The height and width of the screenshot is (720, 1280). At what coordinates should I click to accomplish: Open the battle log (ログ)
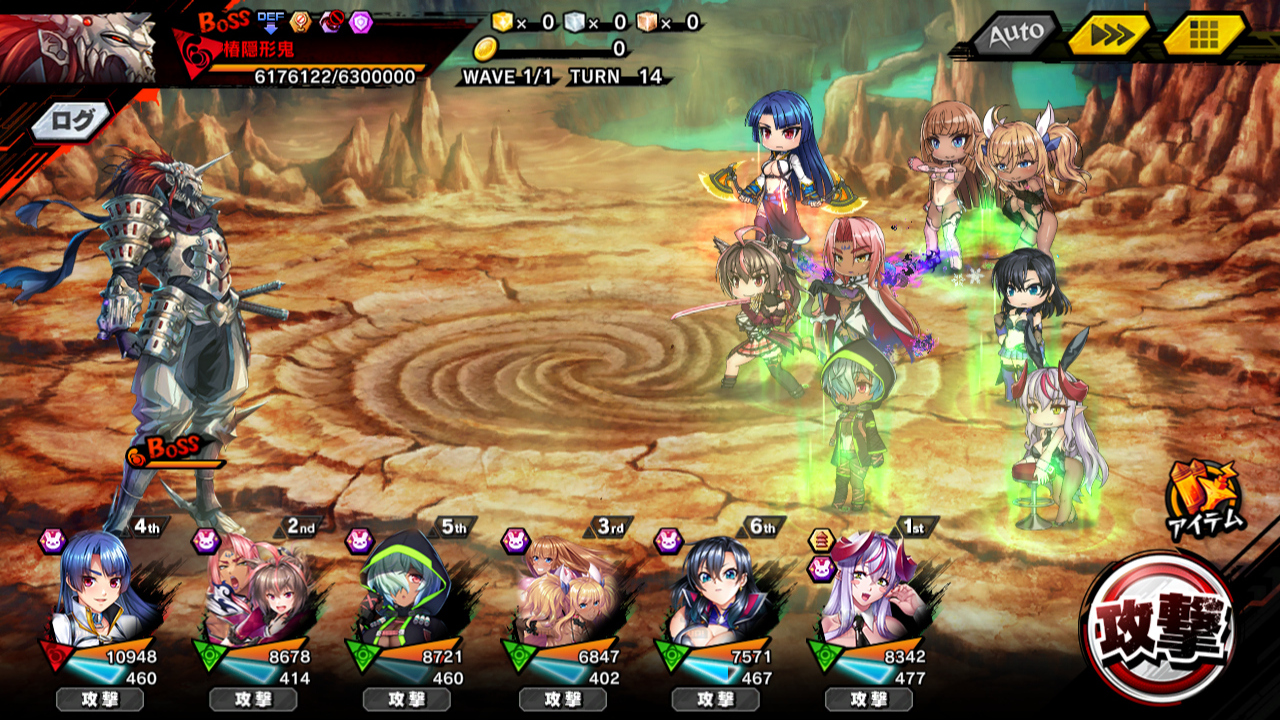pos(73,121)
